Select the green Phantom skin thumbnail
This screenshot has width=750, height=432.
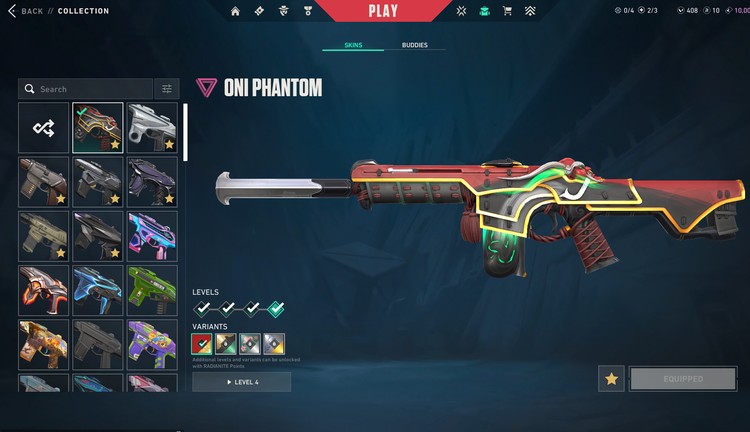click(152, 290)
